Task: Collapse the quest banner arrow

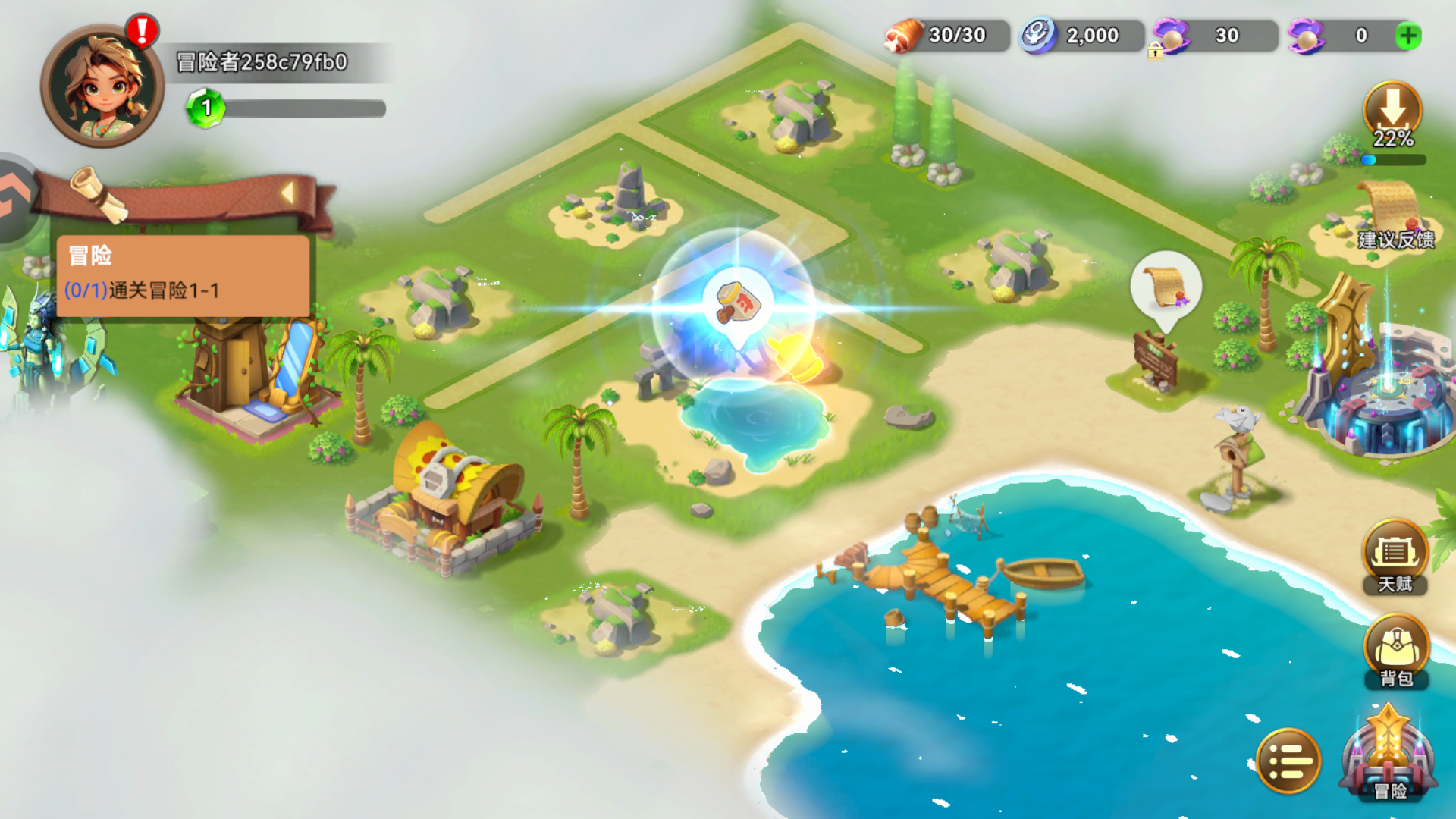Action: (287, 193)
